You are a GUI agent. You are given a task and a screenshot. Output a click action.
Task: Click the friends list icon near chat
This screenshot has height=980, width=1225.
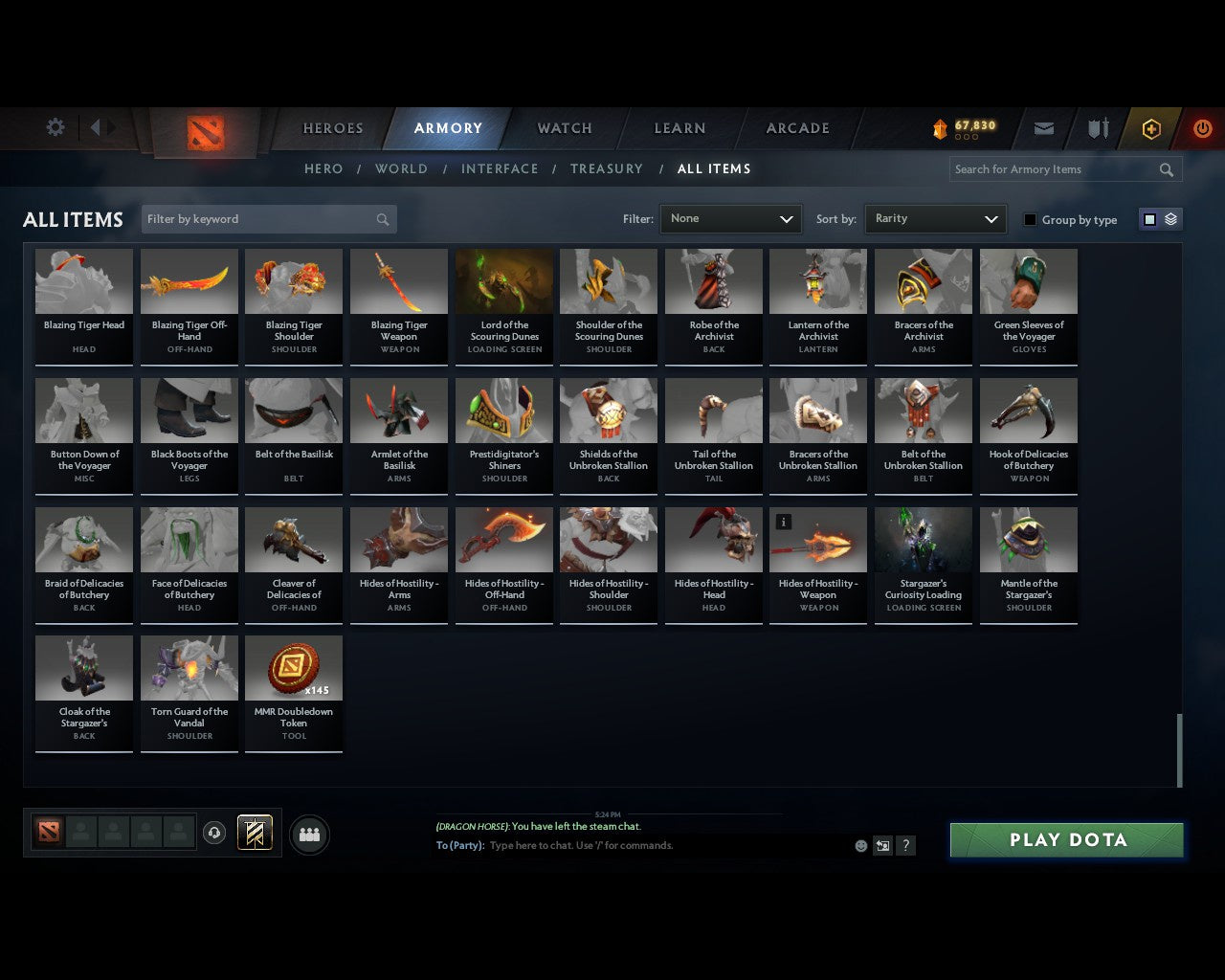point(309,834)
